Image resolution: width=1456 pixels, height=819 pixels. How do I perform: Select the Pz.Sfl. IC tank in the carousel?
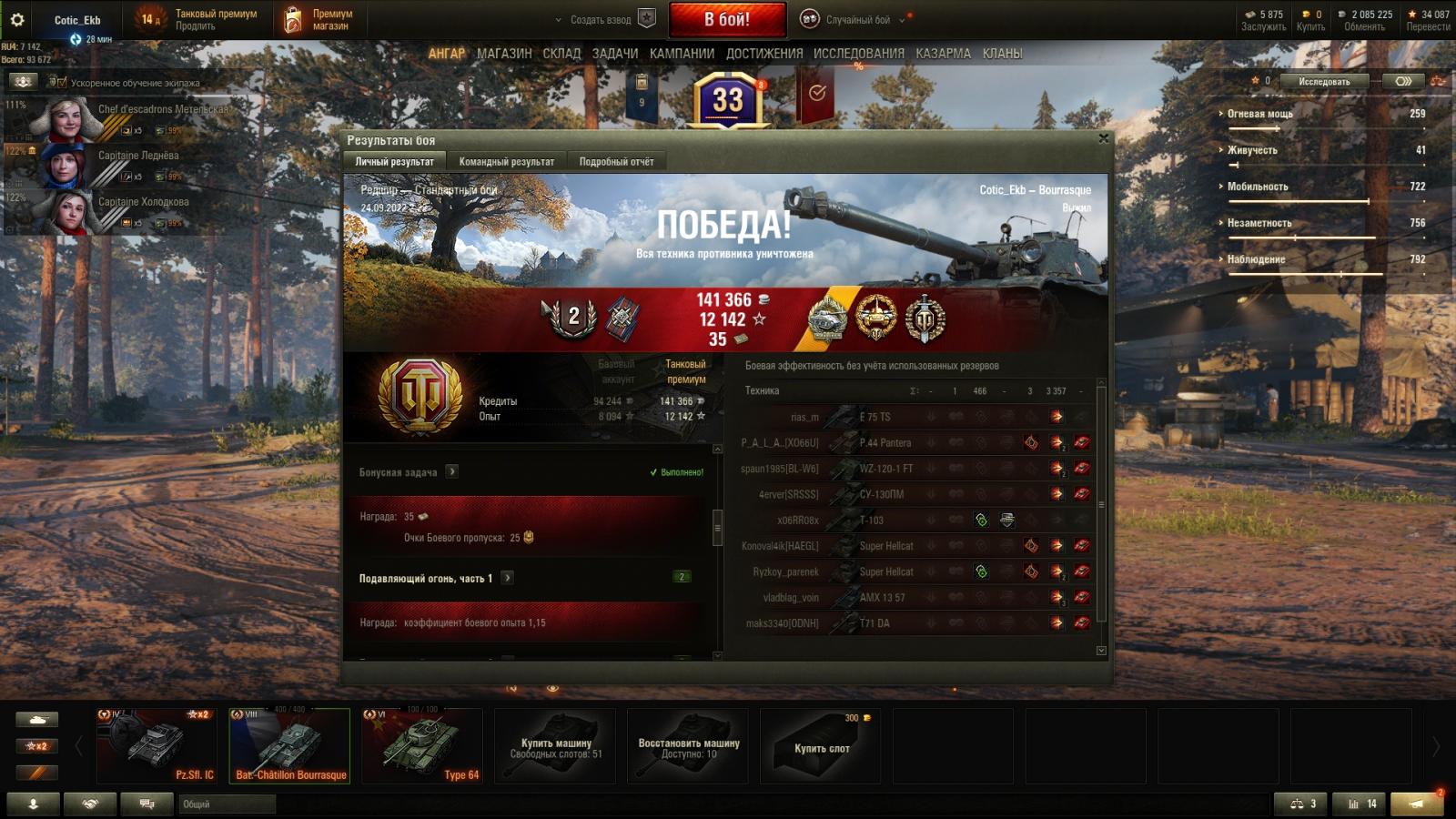pyautogui.click(x=157, y=745)
